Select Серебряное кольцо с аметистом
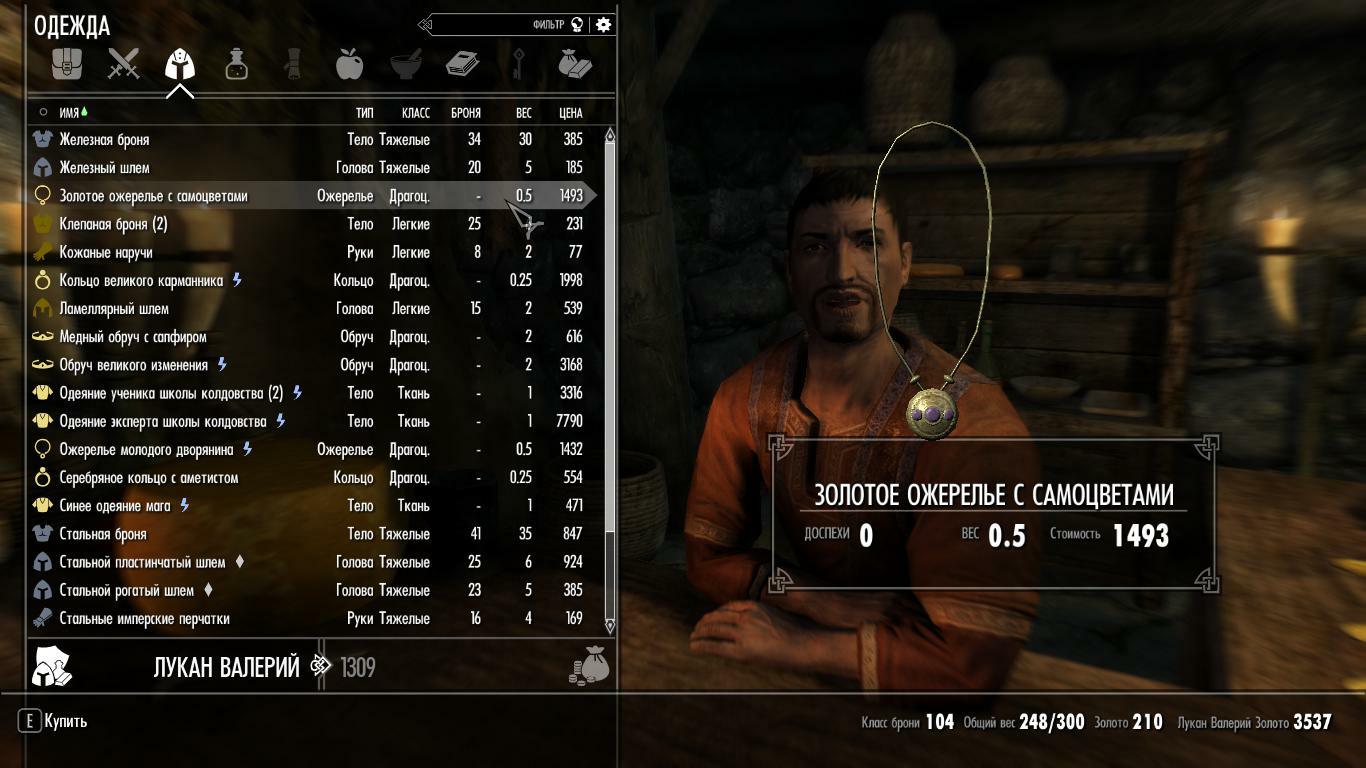Viewport: 1366px width, 768px height. [149, 478]
